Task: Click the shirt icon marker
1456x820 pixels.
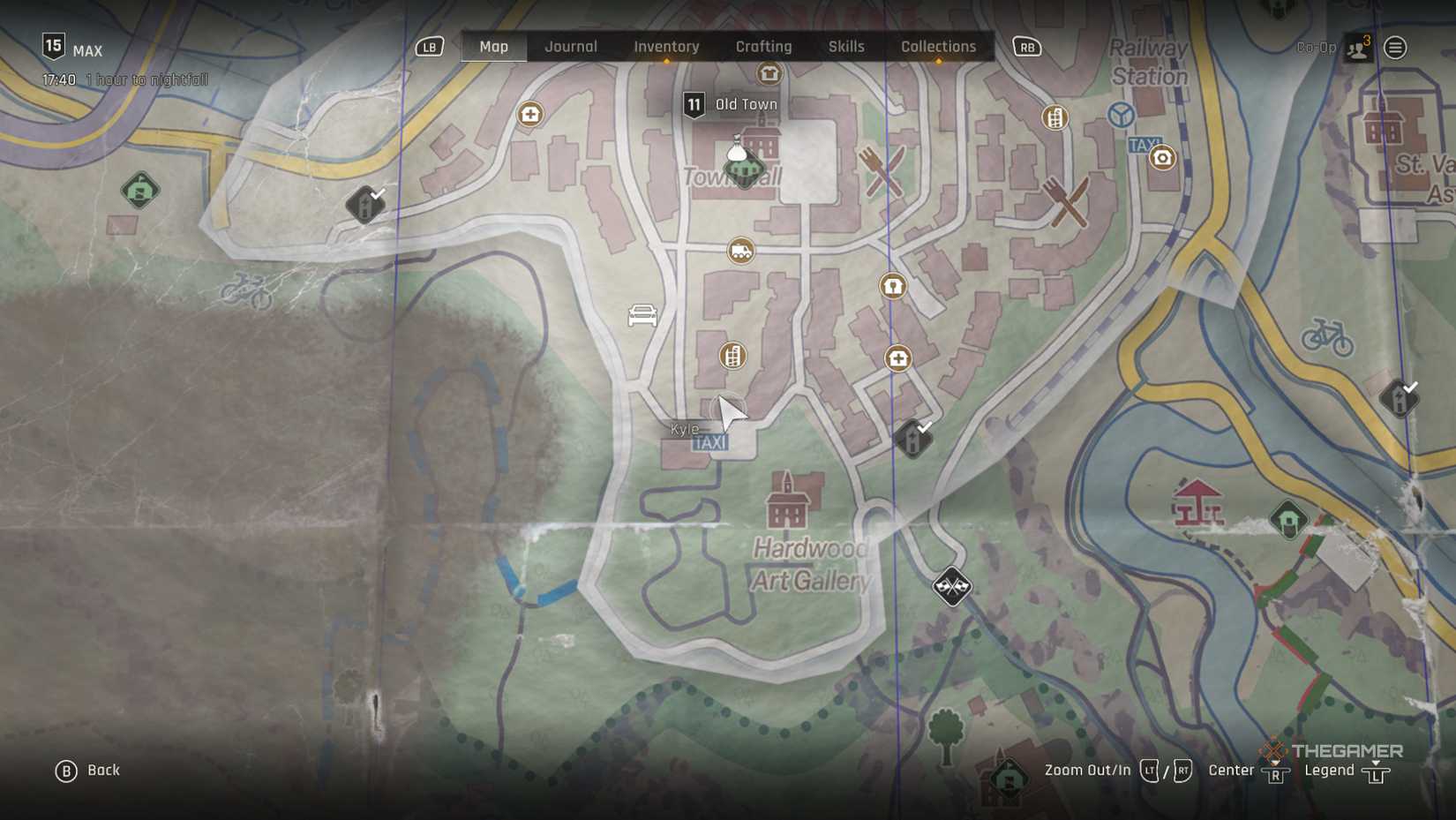Action: coord(769,74)
